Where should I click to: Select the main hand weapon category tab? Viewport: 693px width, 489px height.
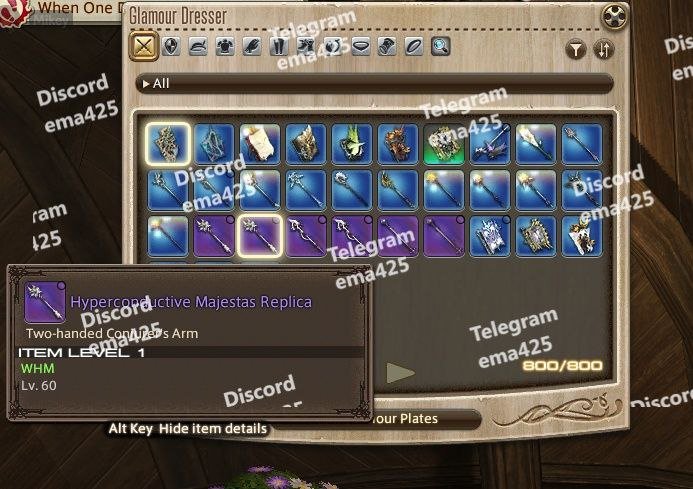pos(144,46)
